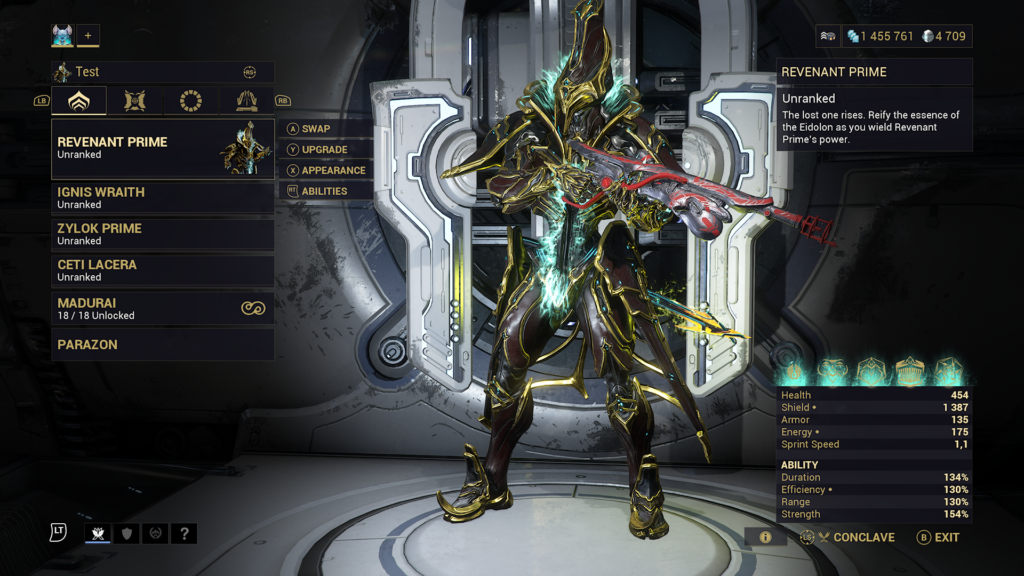Open the info panel toggle button

tap(765, 537)
